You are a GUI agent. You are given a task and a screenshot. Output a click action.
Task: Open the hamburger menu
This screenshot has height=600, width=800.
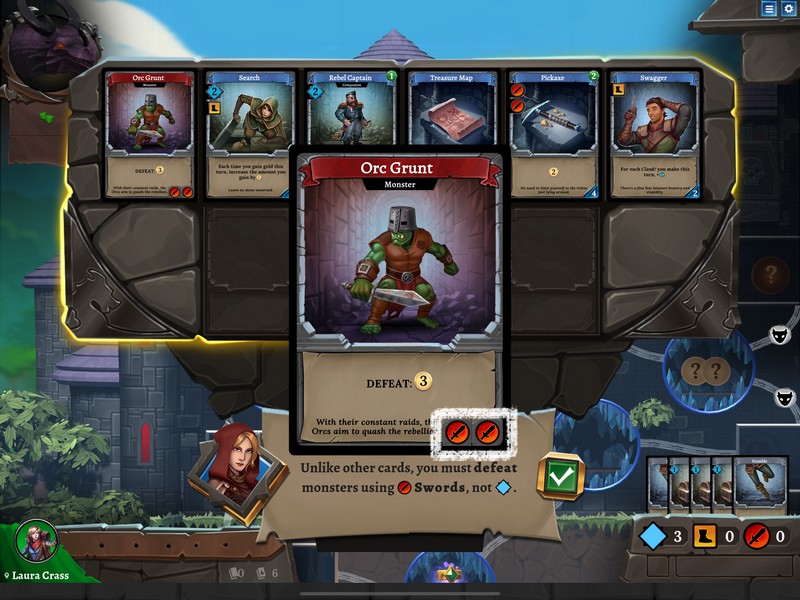click(x=769, y=9)
